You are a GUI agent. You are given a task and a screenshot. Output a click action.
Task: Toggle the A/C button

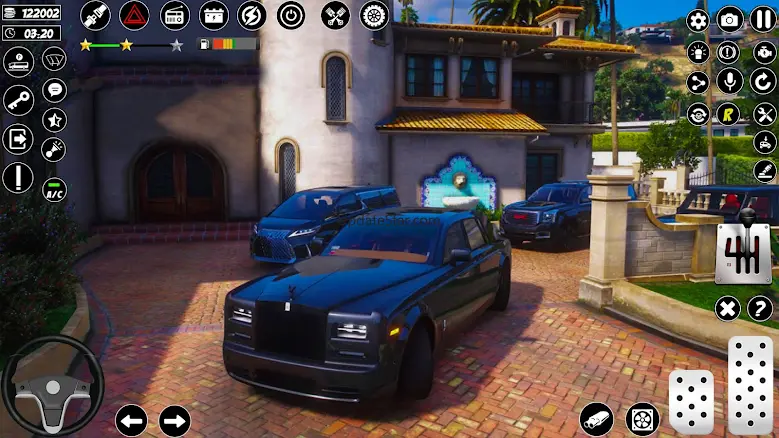click(x=55, y=189)
